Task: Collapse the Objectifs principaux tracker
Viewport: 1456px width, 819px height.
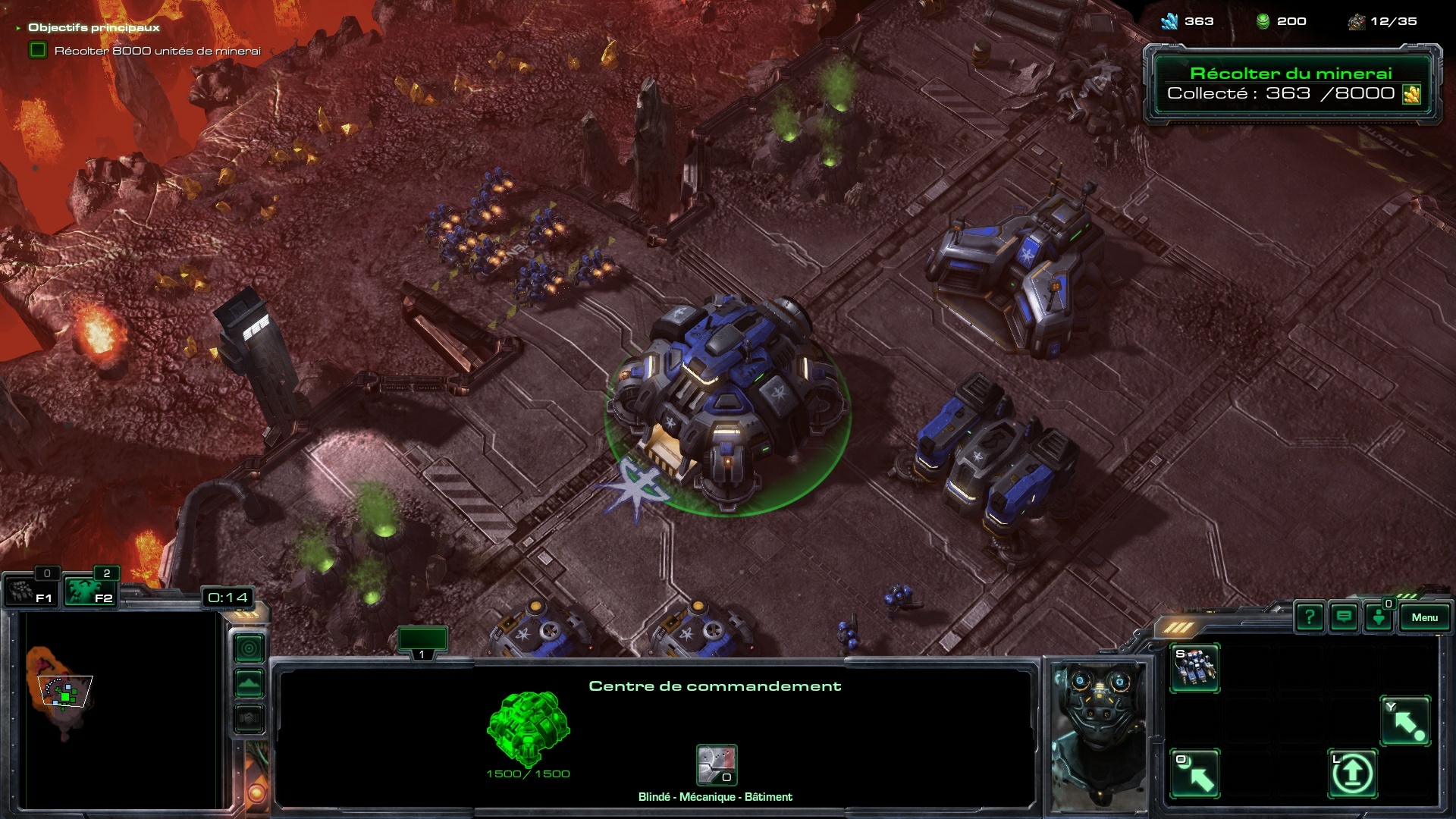Action: point(18,28)
